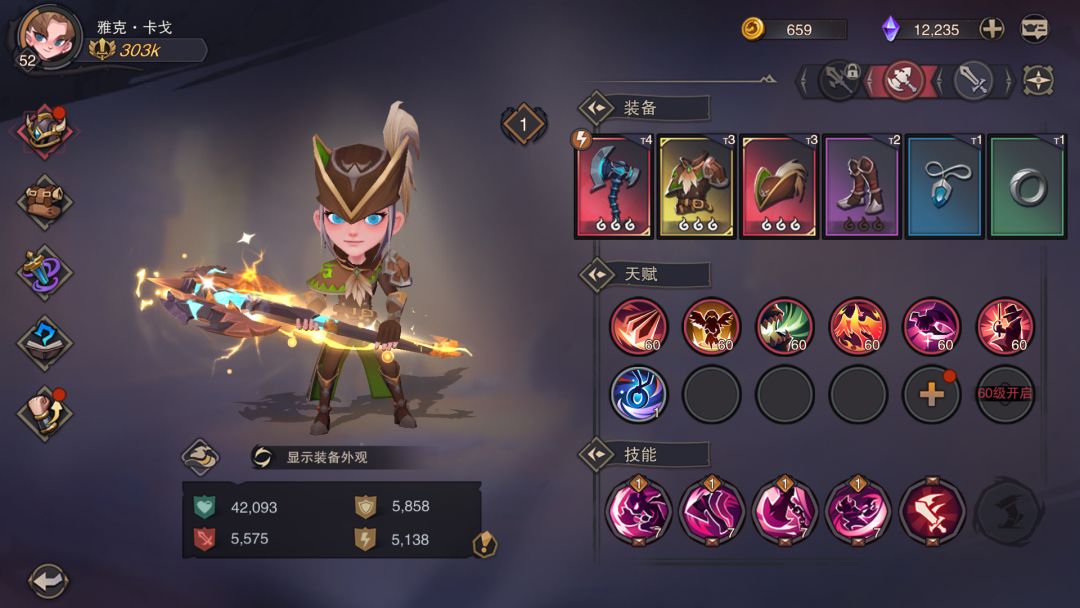This screenshot has width=1080, height=608.
Task: Add a talent using the plus slot
Action: [931, 394]
